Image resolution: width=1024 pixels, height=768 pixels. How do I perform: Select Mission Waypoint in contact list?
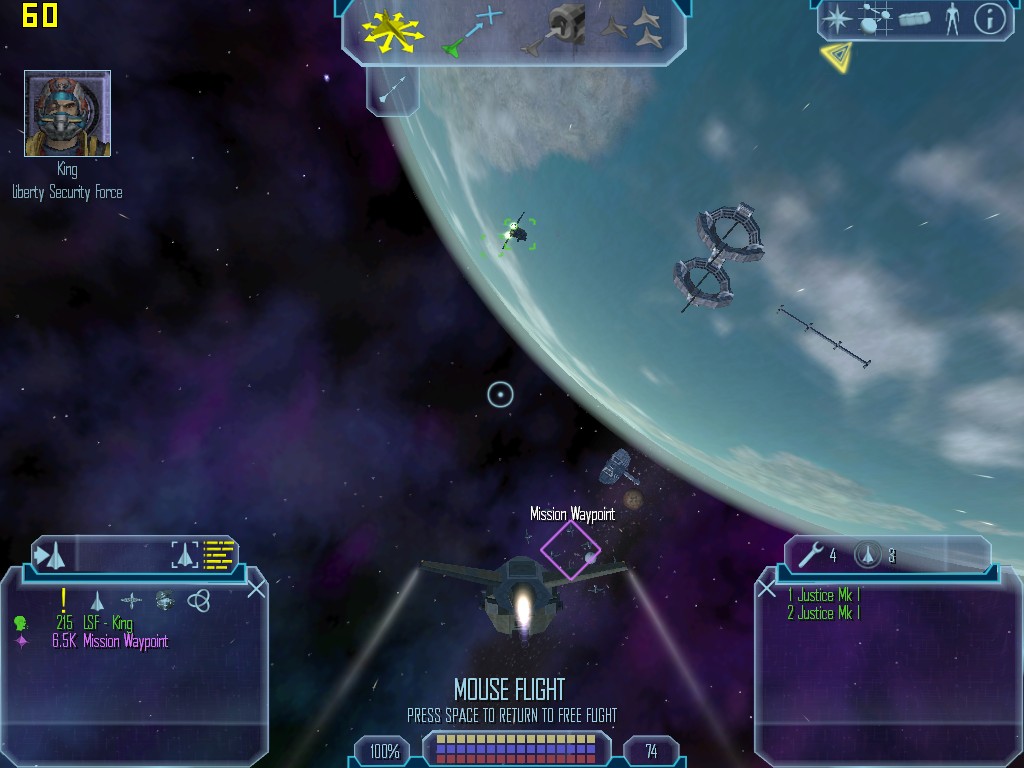pyautogui.click(x=110, y=642)
